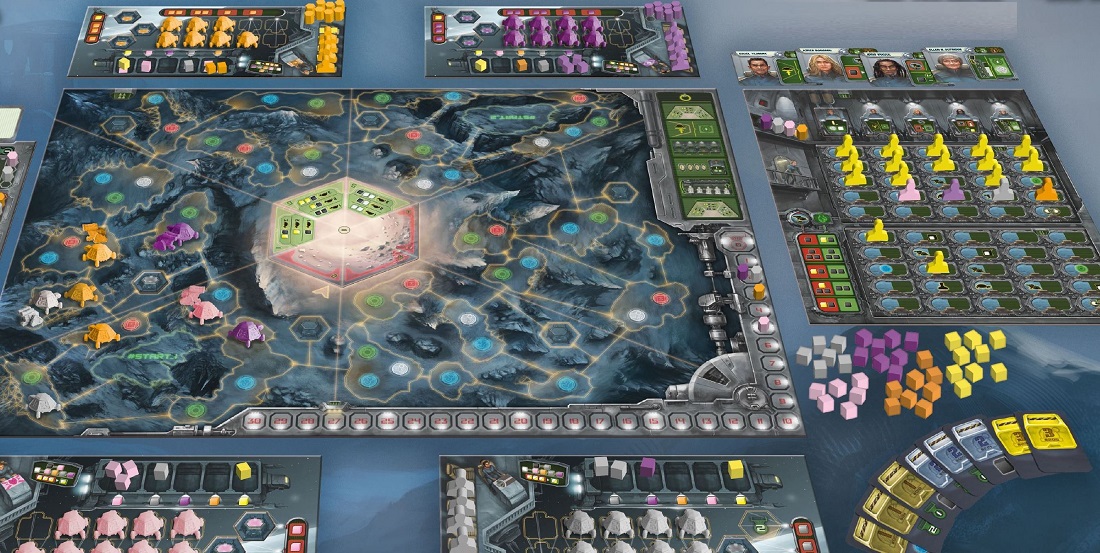Grab a cube from the orange cube pile
Image resolution: width=1100 pixels, height=553 pixels.
[912, 388]
